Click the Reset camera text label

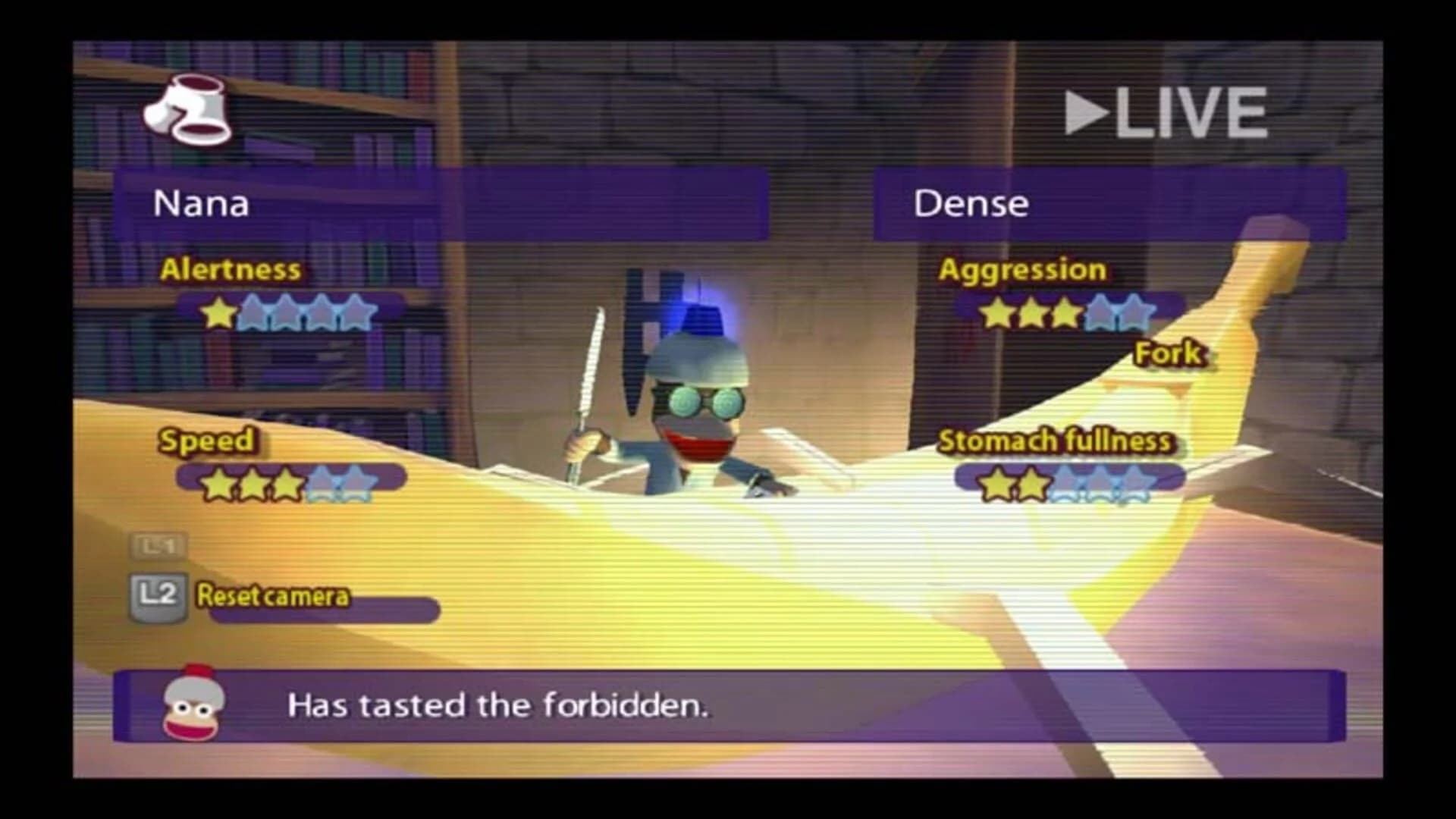[x=271, y=598]
